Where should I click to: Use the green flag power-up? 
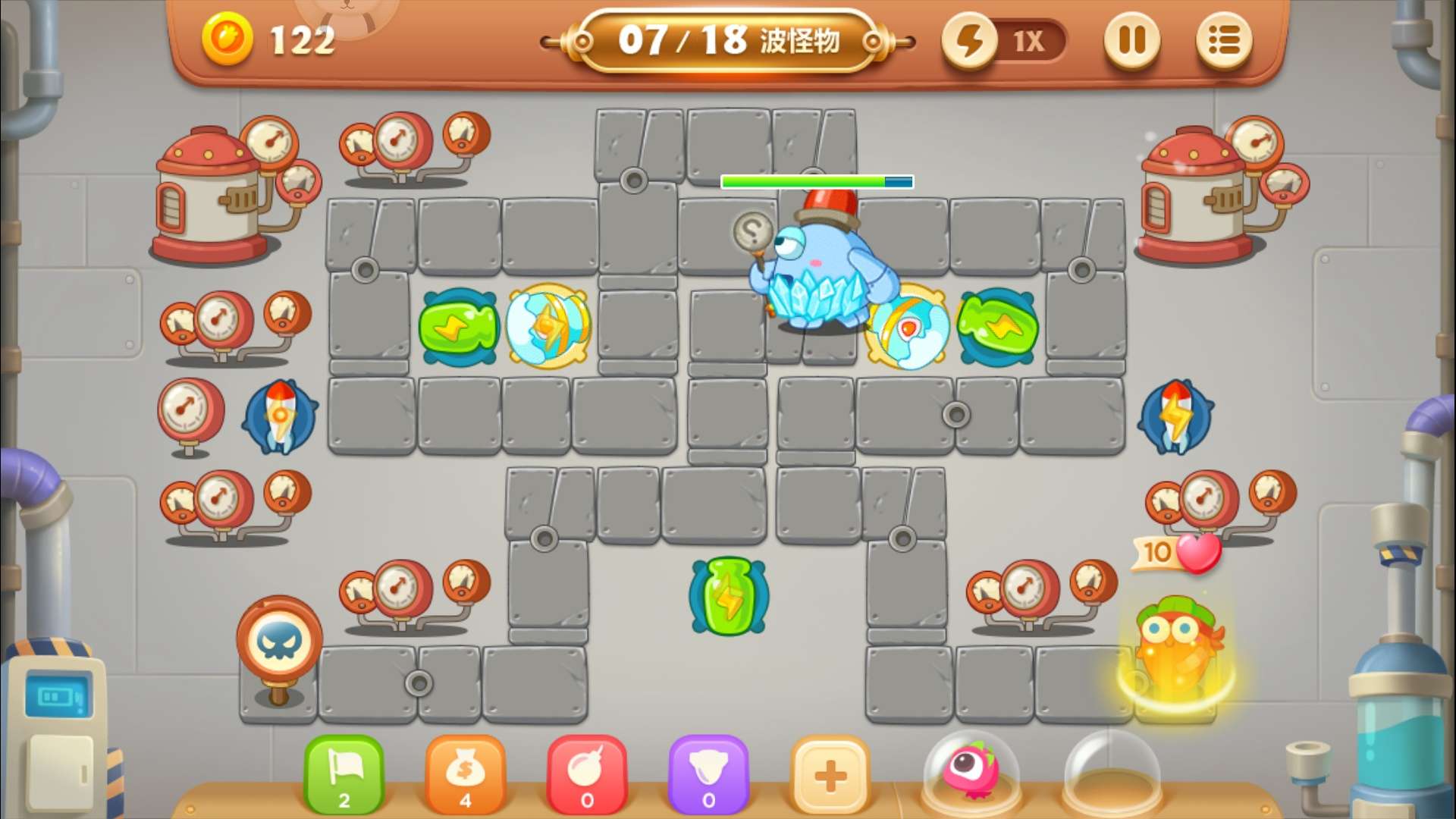[344, 775]
